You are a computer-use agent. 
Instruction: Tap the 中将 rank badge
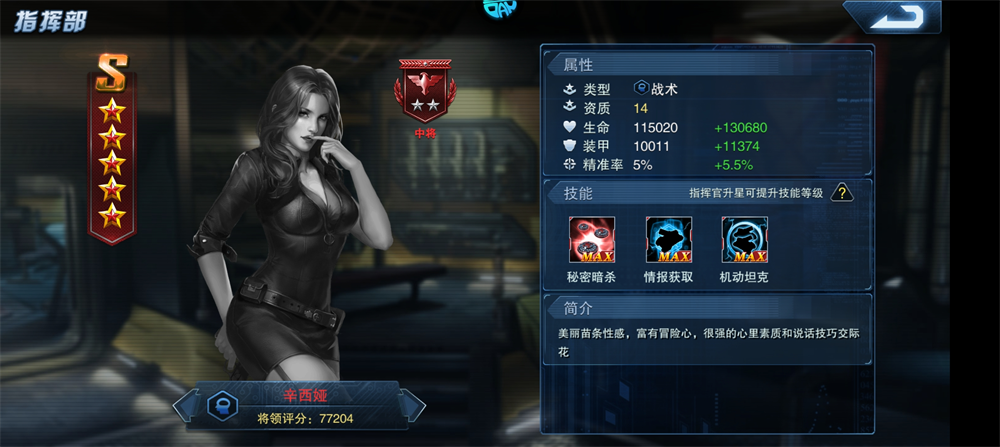[424, 91]
